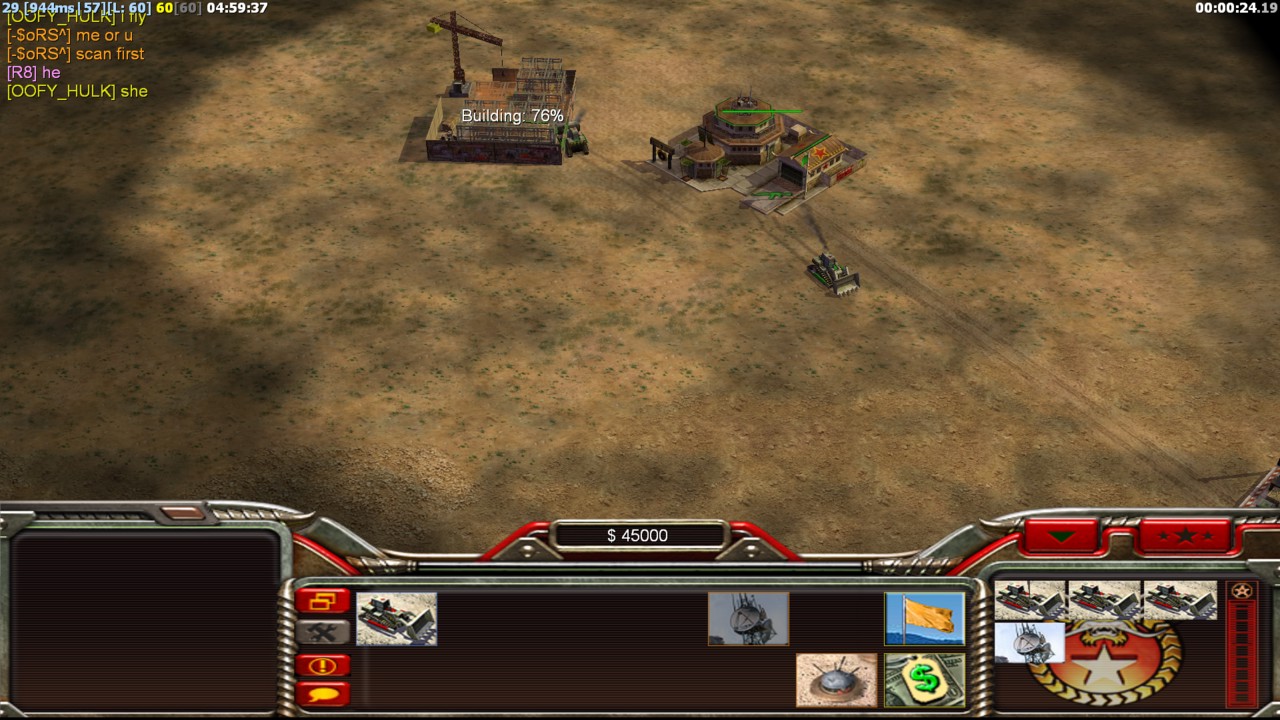Buy the land mines upgrade

836,680
